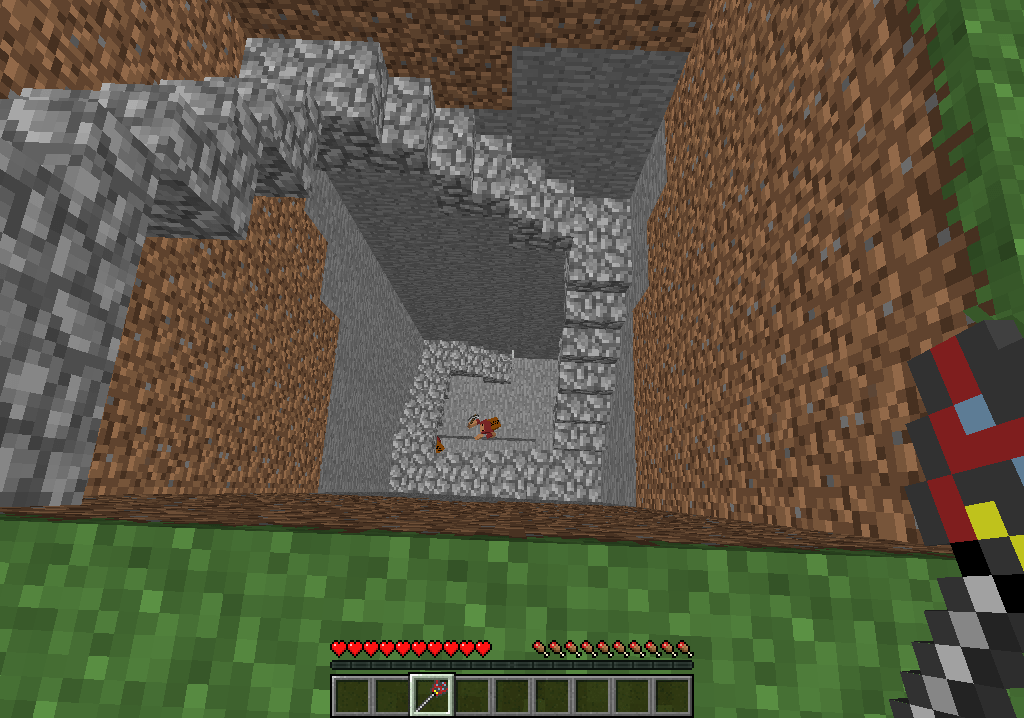The image size is (1024, 718).
Task: Select the hotbar slot holding the wand
Action: tap(432, 694)
